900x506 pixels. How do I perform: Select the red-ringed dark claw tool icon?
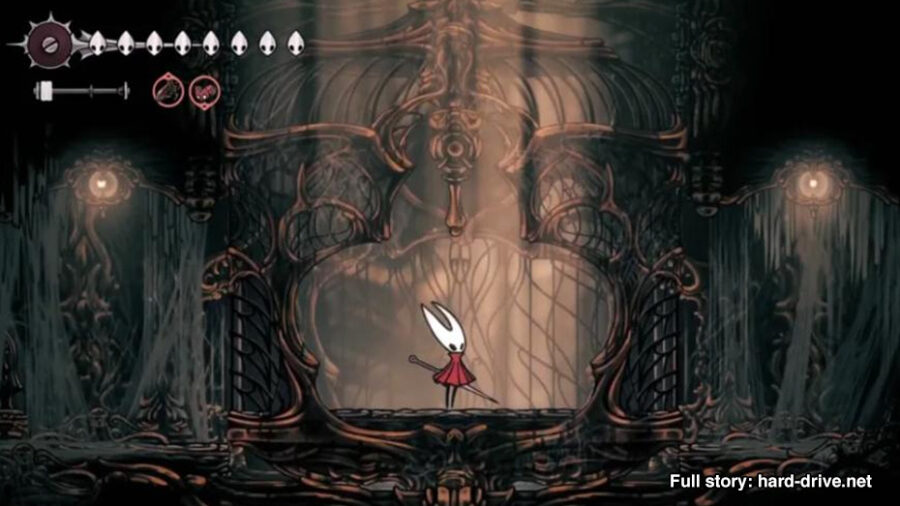167,90
